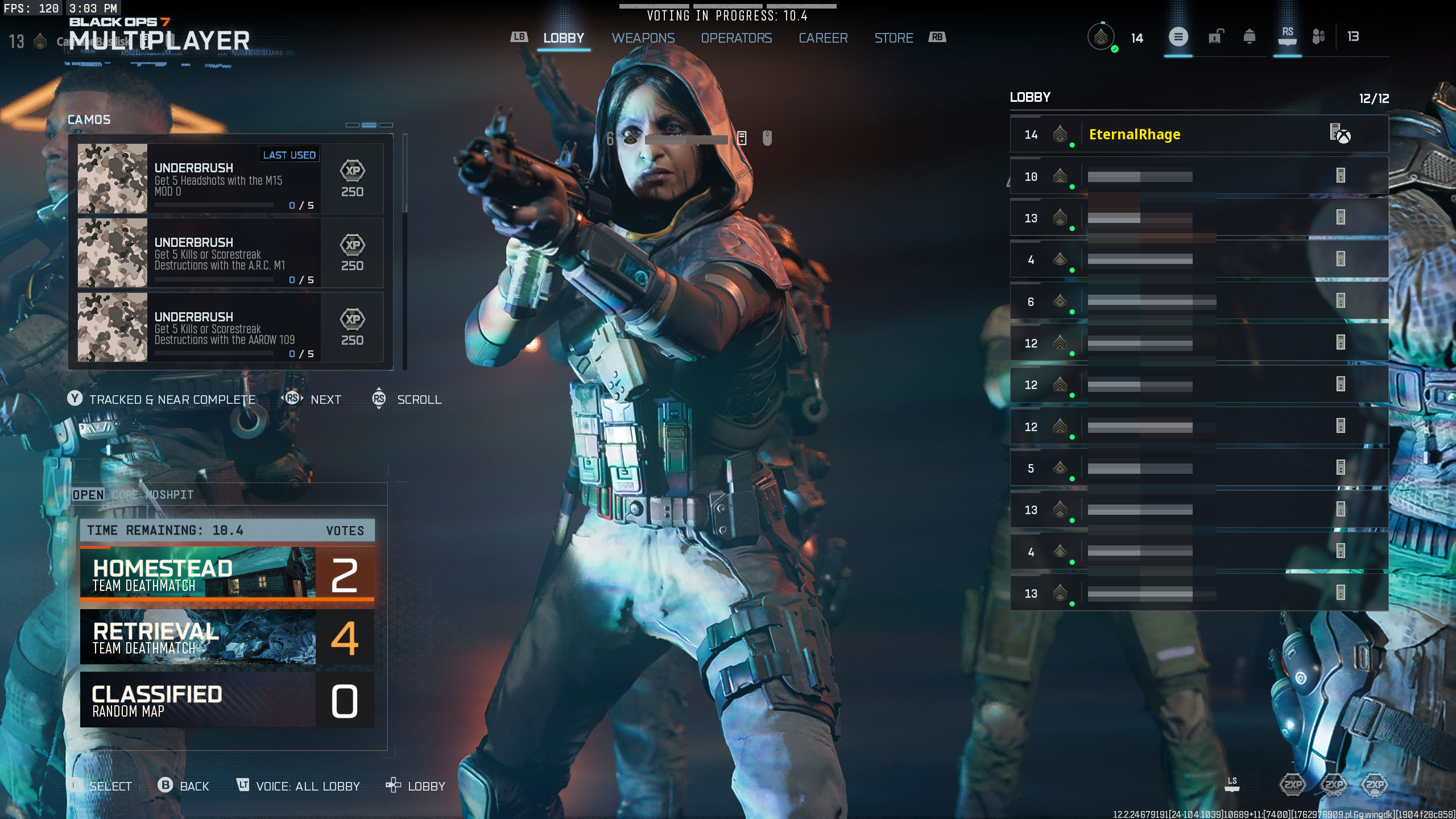Screen dimensions: 1456x819
Task: Select the Retrieval map vote card
Action: (226, 638)
